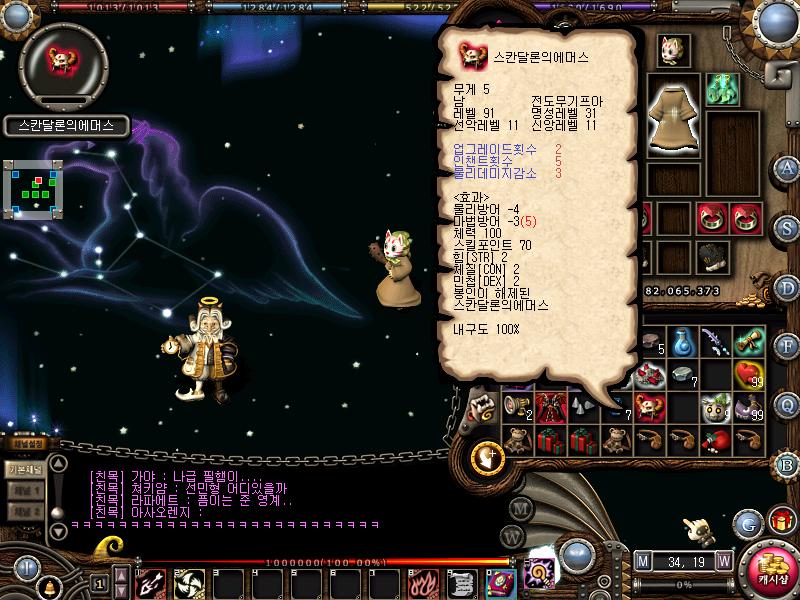This screenshot has width=800, height=600.
Task: Select the green scroll item in the inventory
Action: 747,343
